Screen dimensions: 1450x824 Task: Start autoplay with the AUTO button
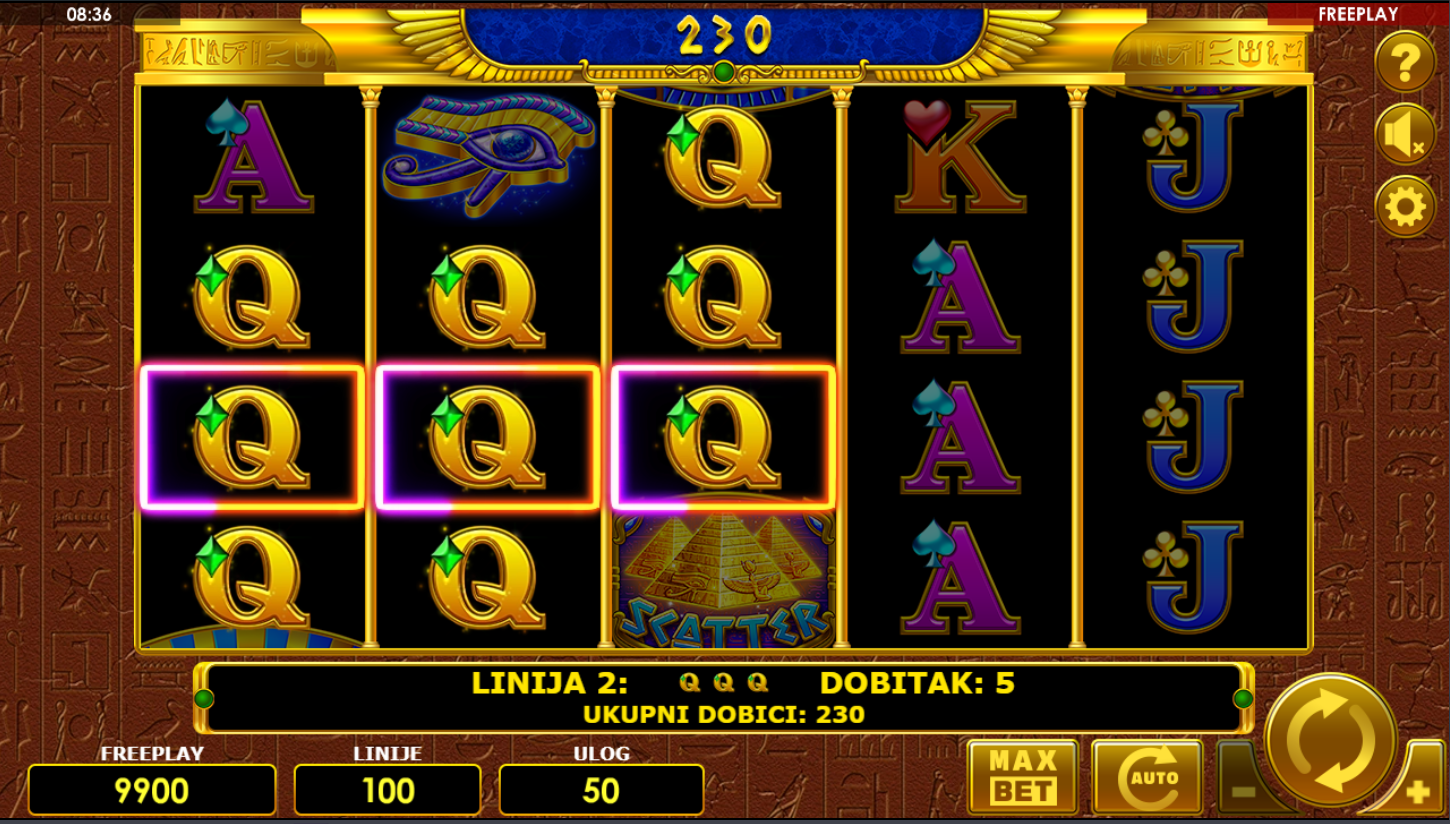1147,777
